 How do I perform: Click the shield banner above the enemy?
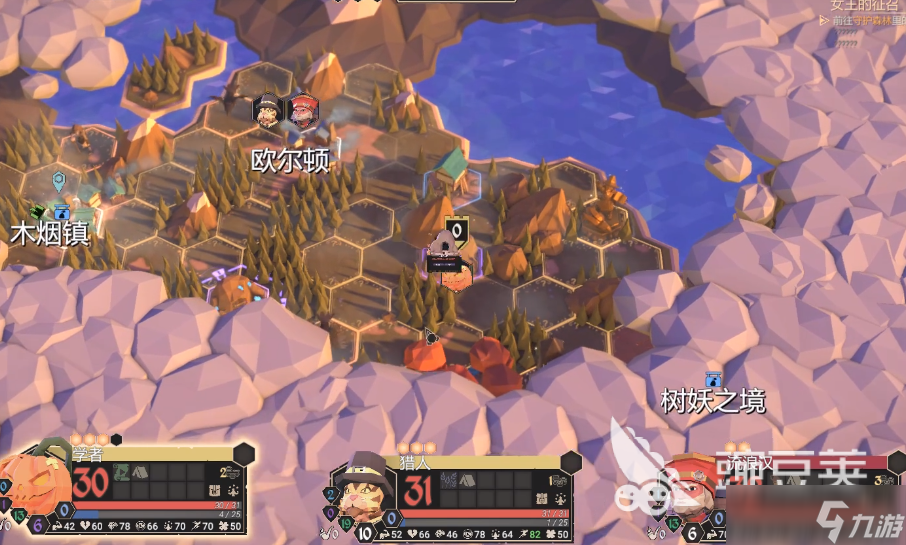point(457,229)
